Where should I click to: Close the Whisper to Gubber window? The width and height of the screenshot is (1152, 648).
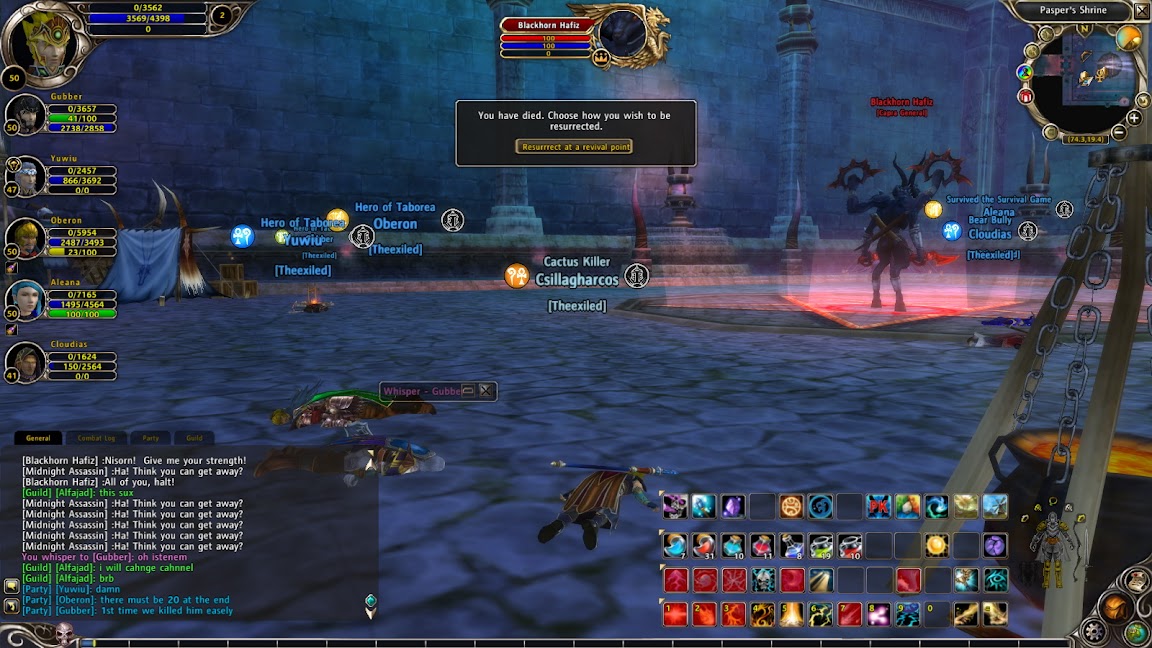[485, 391]
